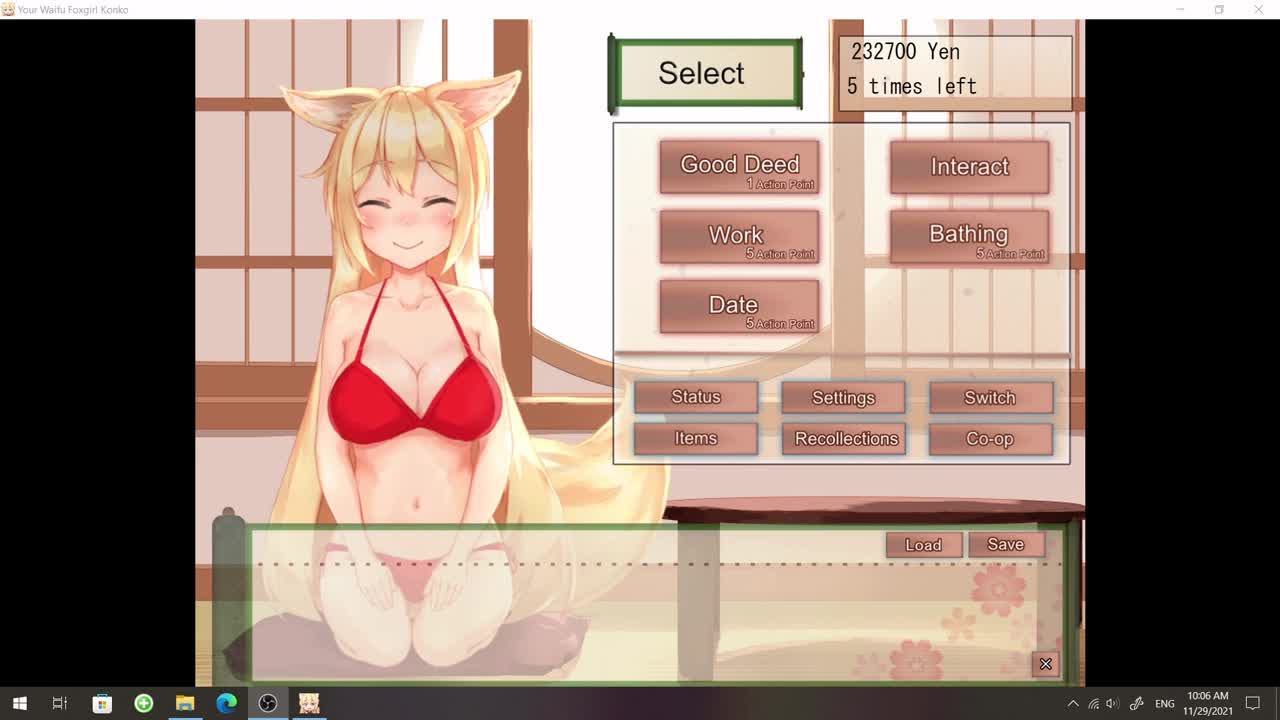Start the Work activity
Image resolution: width=1280 pixels, height=720 pixels.
point(739,237)
